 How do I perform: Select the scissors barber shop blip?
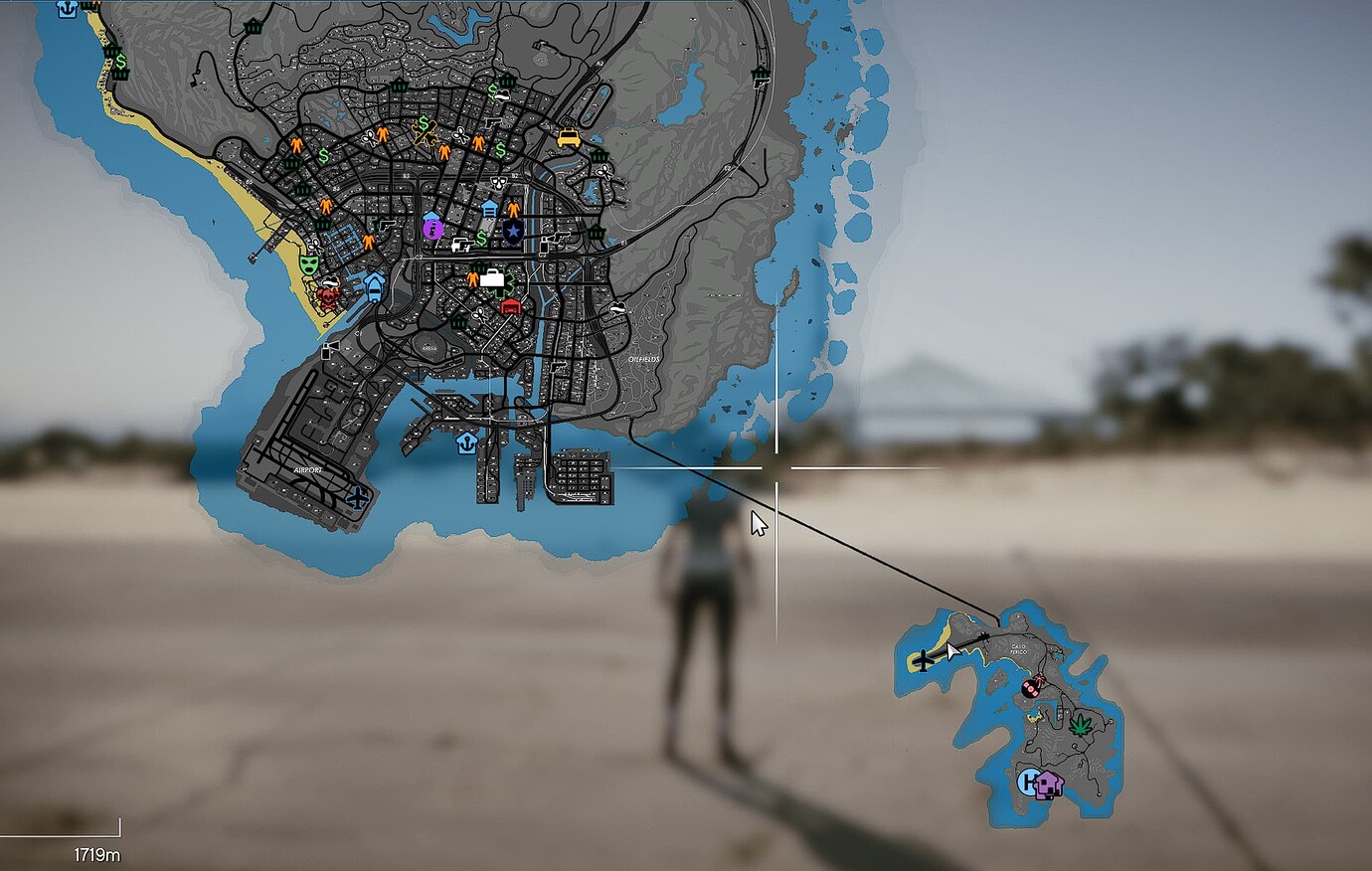click(x=460, y=133)
